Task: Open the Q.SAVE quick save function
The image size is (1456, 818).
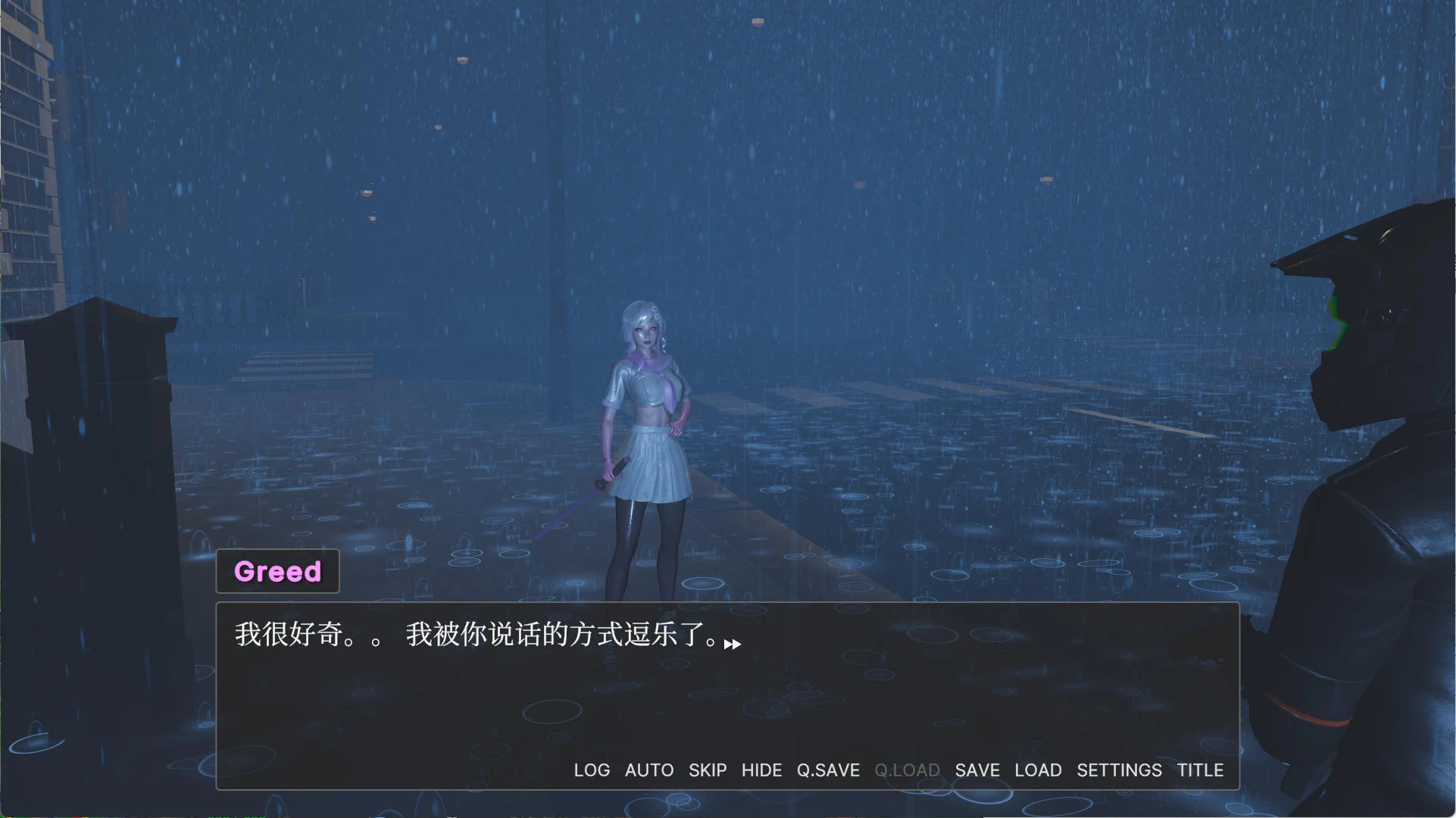Action: 827,770
